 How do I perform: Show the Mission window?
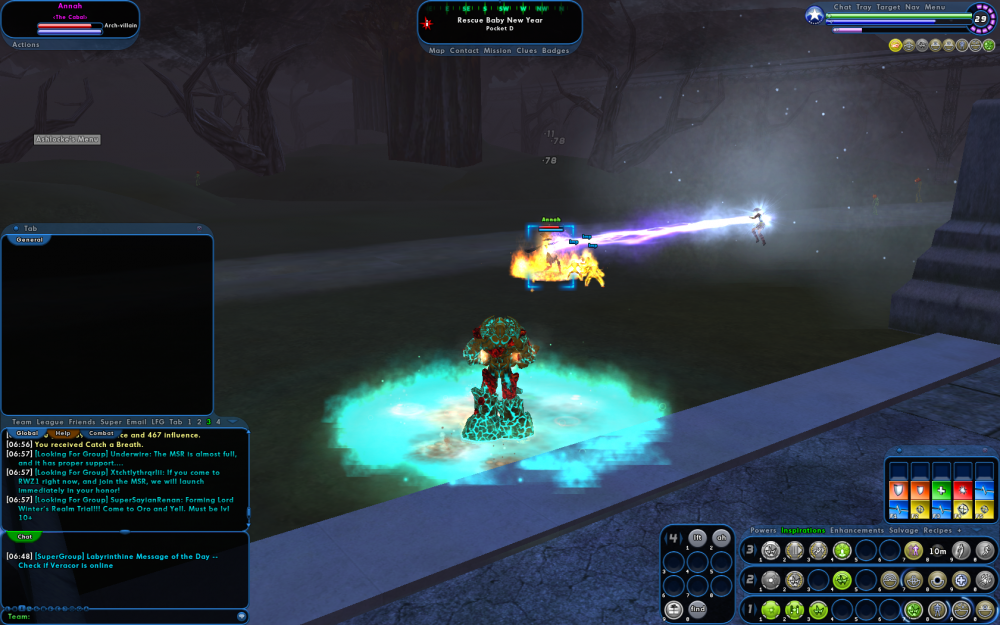coord(497,50)
